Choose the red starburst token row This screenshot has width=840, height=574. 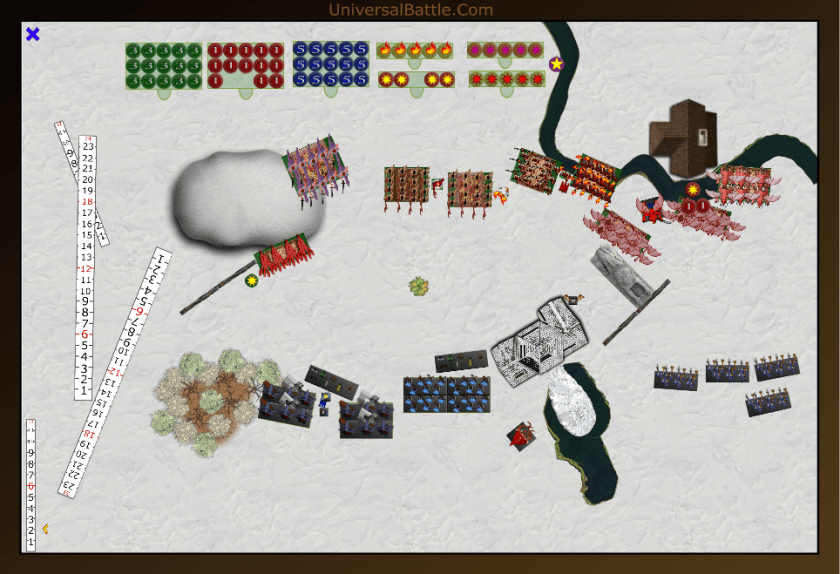pyautogui.click(x=505, y=78)
